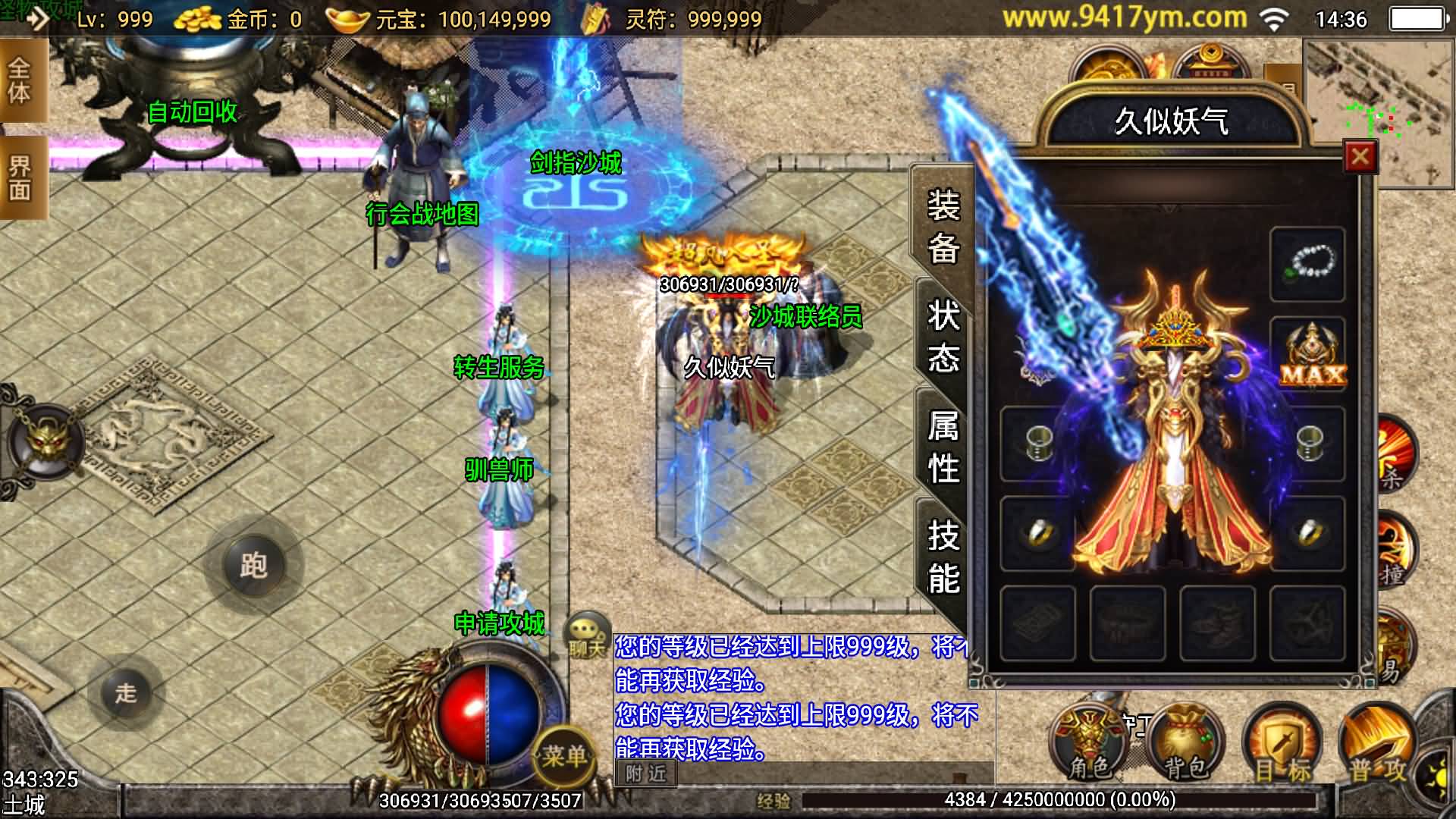Switch to the 装备 equipment tab
Viewport: 1456px width, 819px height.
pyautogui.click(x=943, y=226)
